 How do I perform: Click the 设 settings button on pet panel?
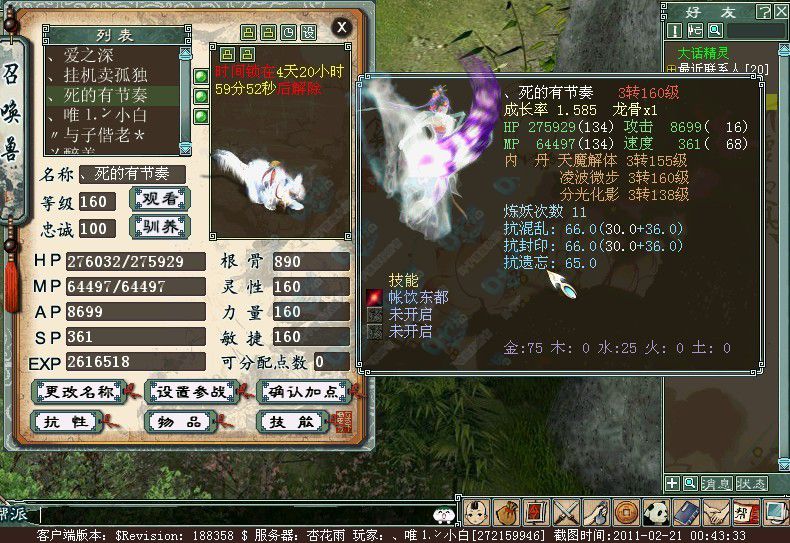pyautogui.click(x=308, y=32)
